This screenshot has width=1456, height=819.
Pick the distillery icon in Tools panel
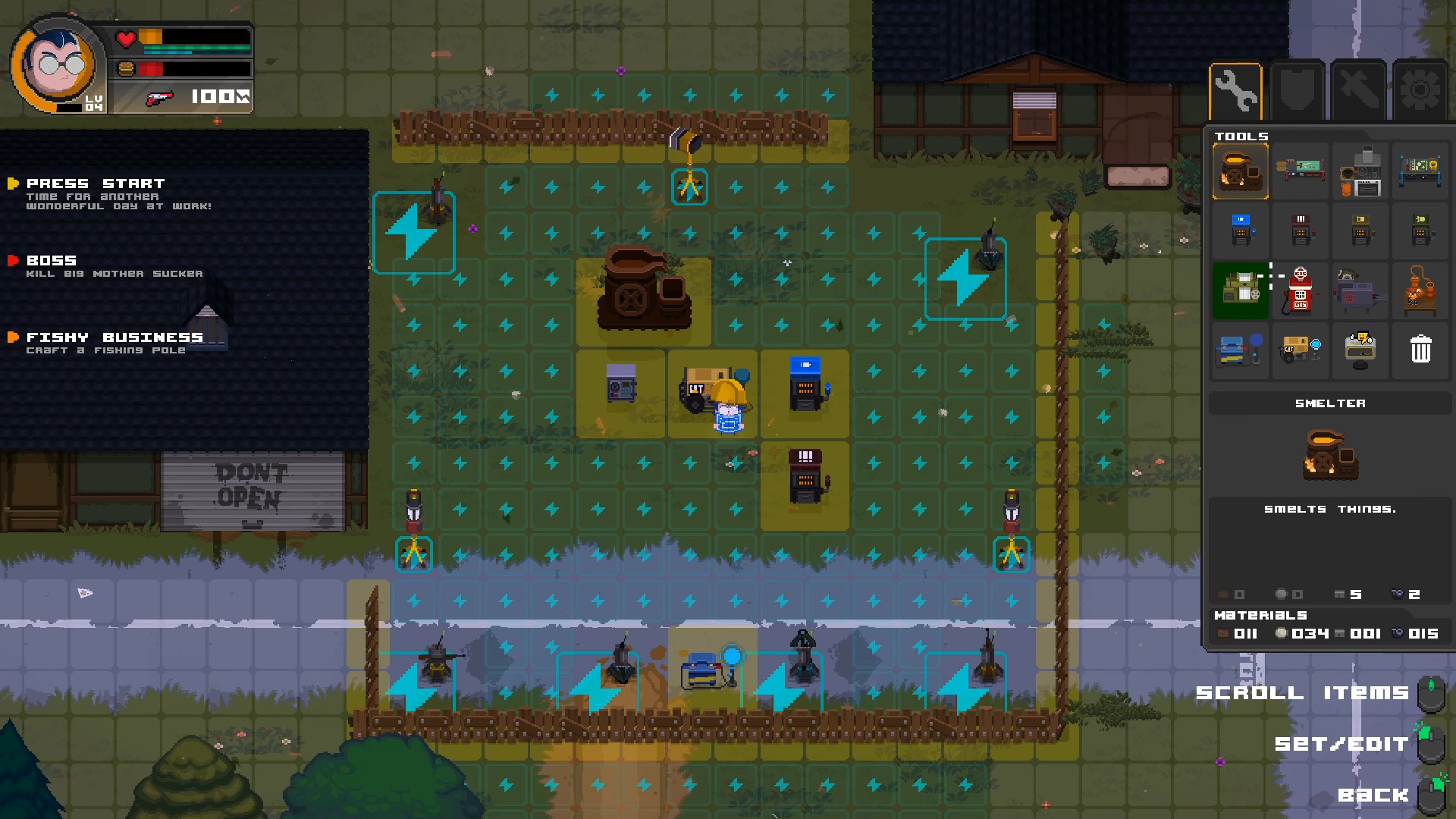pyautogui.click(x=1420, y=290)
